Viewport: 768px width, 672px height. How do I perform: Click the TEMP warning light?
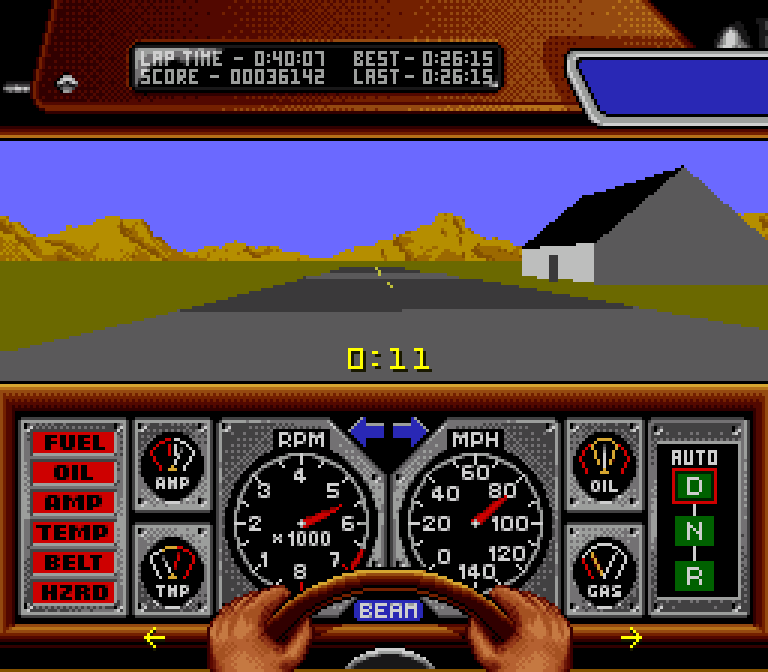[73, 532]
